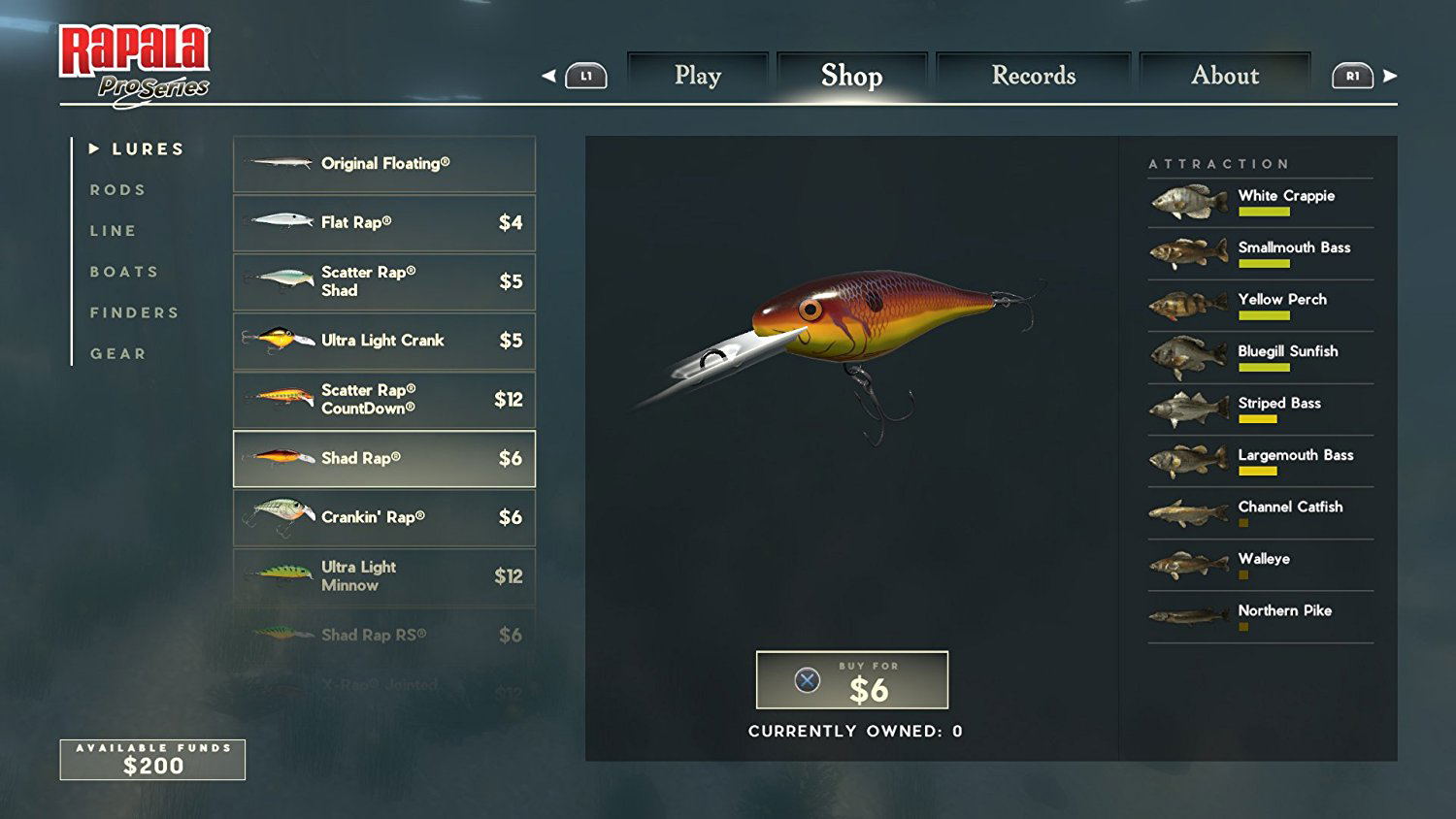Show the Boats category
This screenshot has width=1456, height=819.
point(124,272)
